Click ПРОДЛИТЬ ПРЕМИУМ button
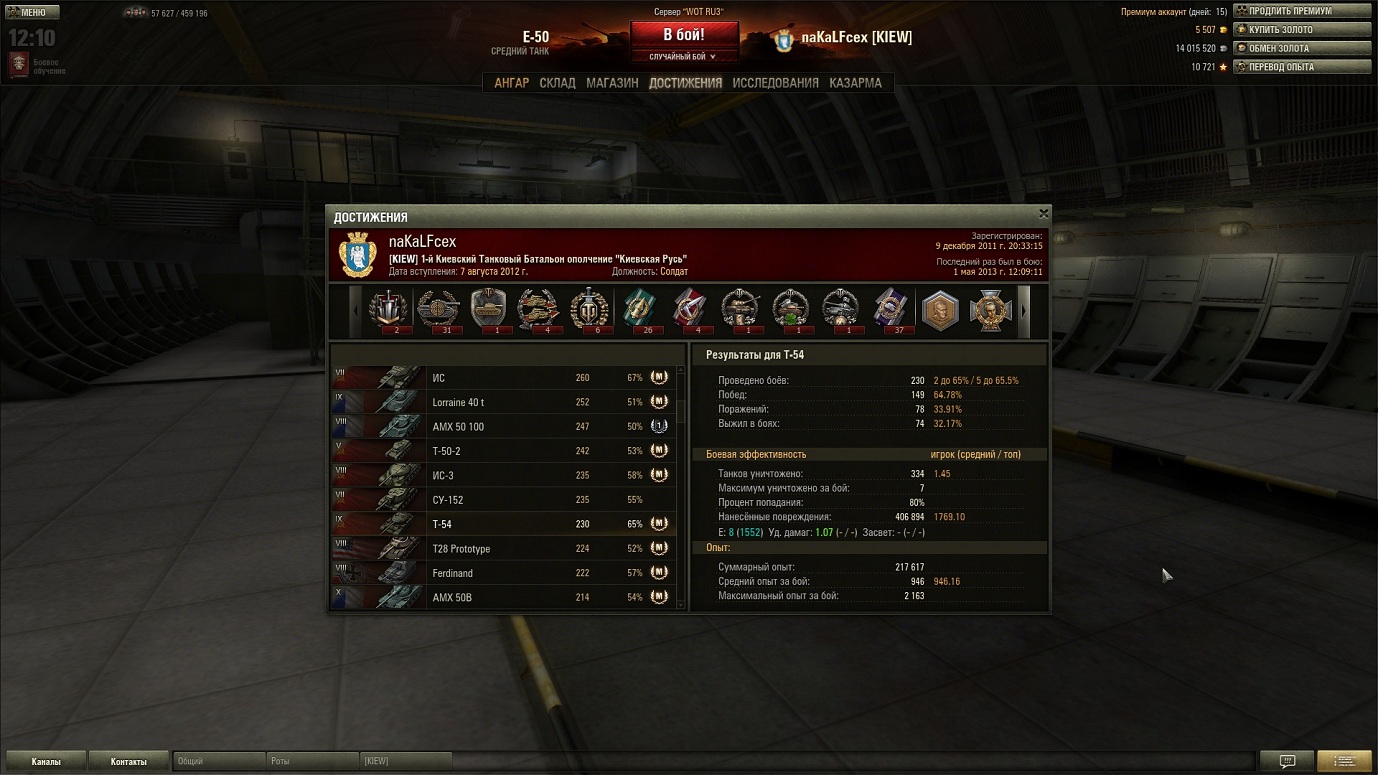The height and width of the screenshot is (775, 1378). (x=1302, y=11)
